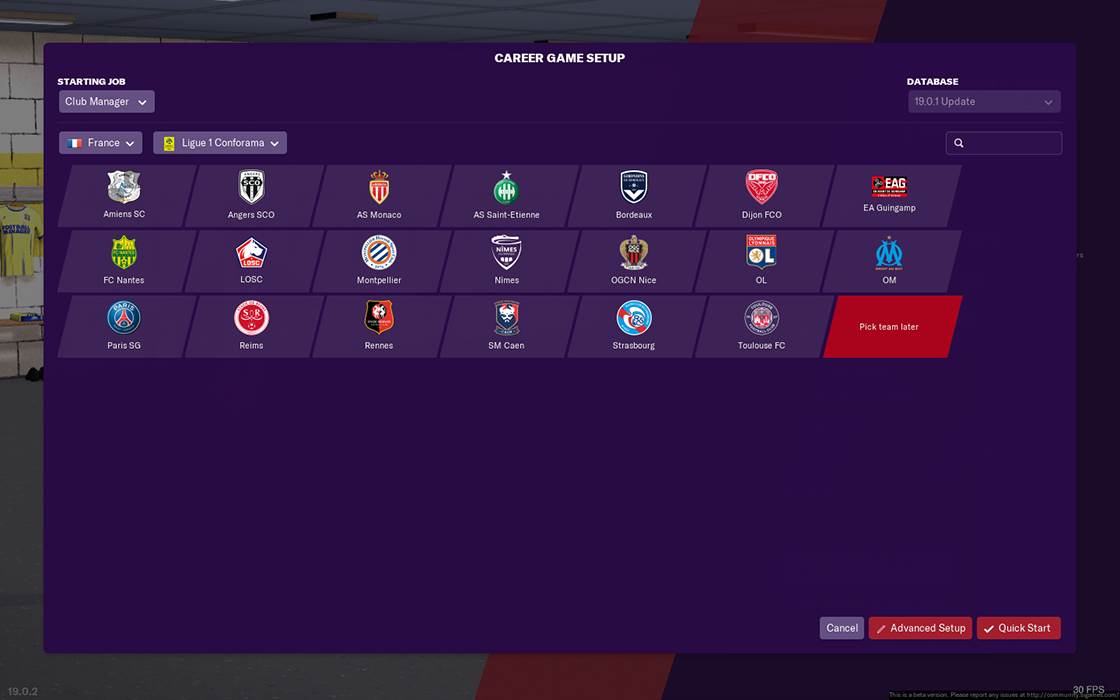Open Advanced Setup
Screen dimensions: 1120x700
[920, 628]
